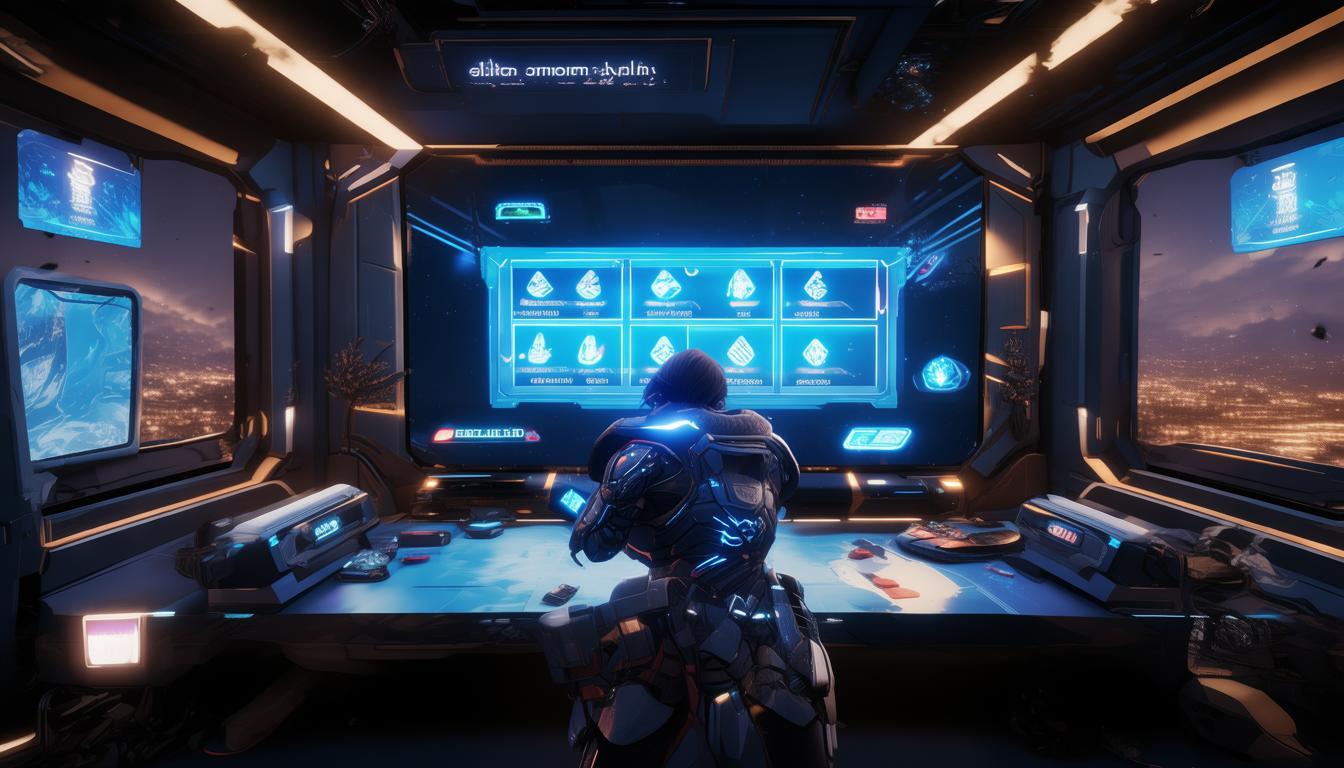Image resolution: width=1344 pixels, height=768 pixels.
Task: Click the small red button above the panel
Action: click(870, 213)
